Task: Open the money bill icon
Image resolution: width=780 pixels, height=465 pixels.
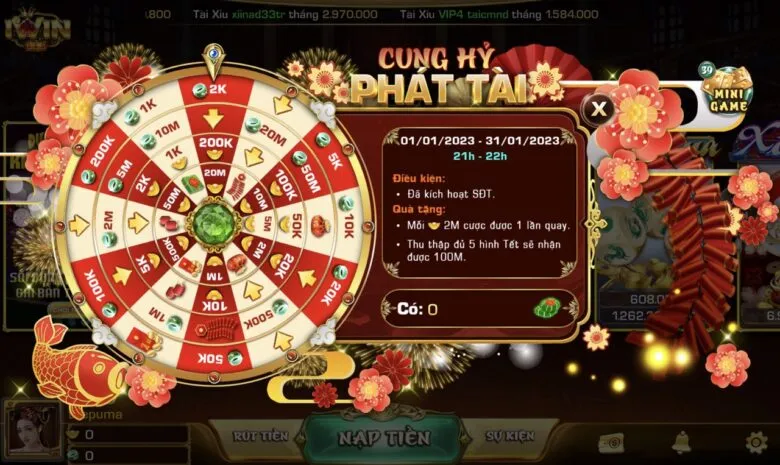Action: [610, 441]
